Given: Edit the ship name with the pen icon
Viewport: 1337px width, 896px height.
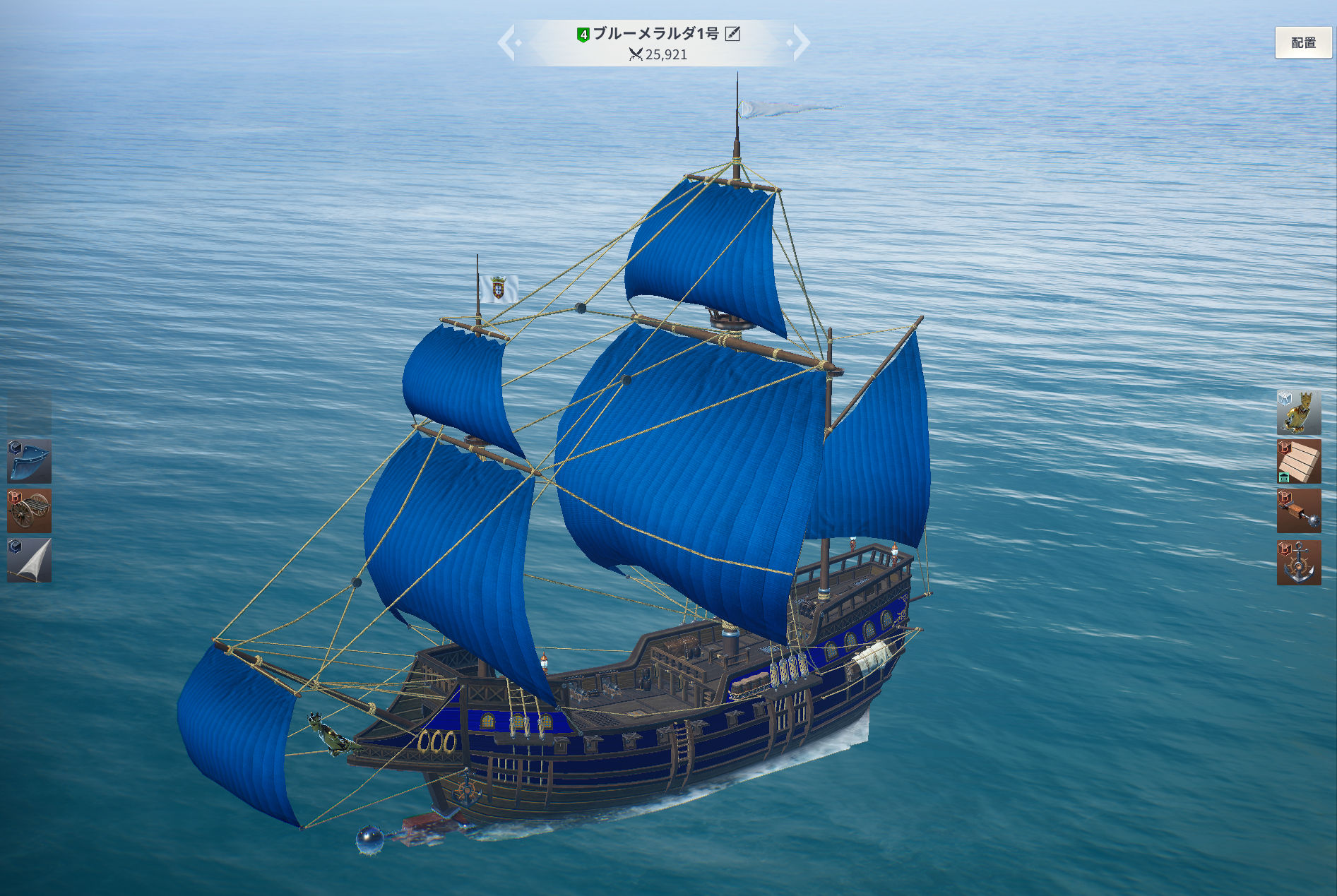Looking at the screenshot, I should click(x=733, y=33).
